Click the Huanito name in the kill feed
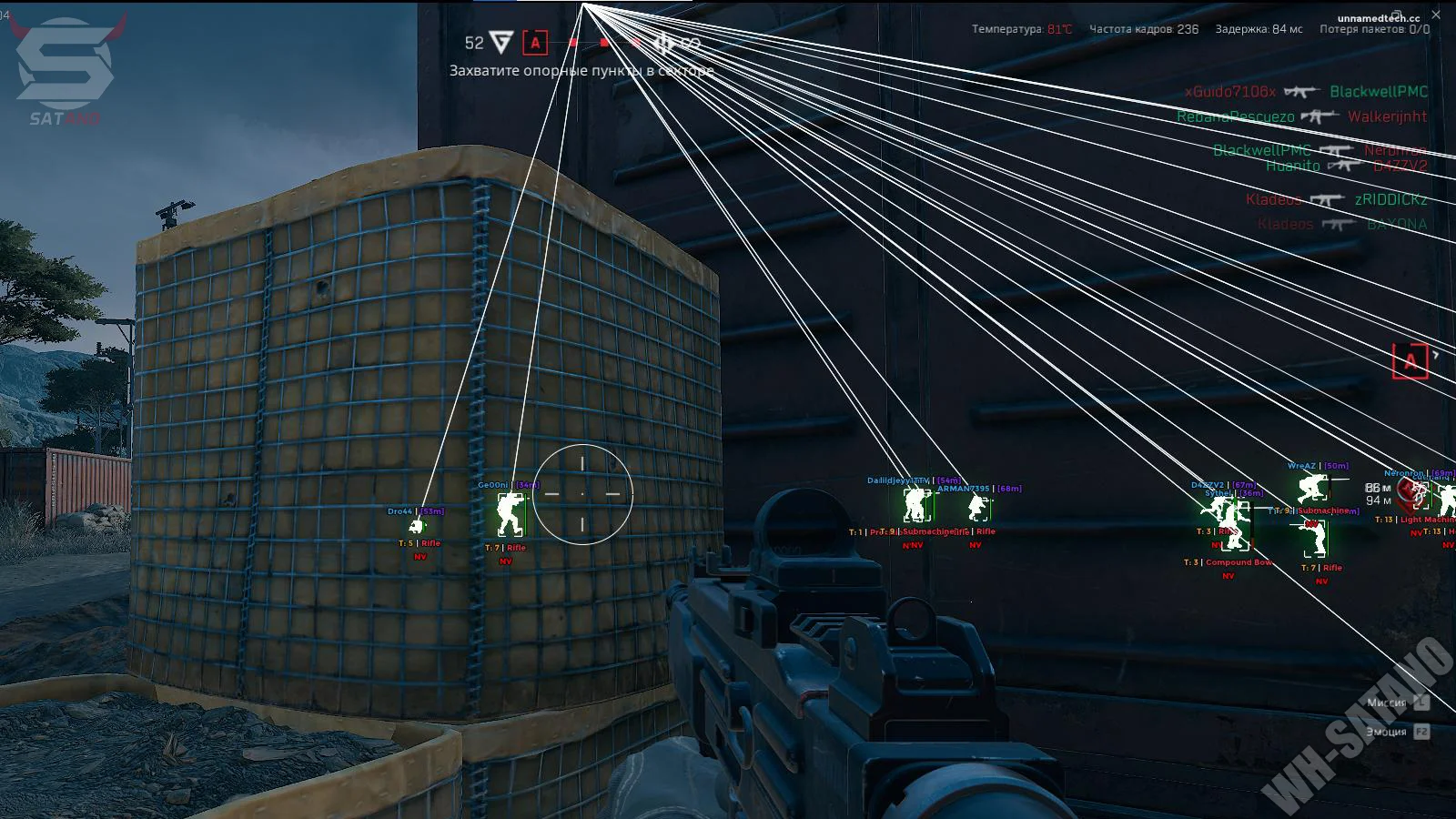1456x819 pixels. click(1292, 166)
